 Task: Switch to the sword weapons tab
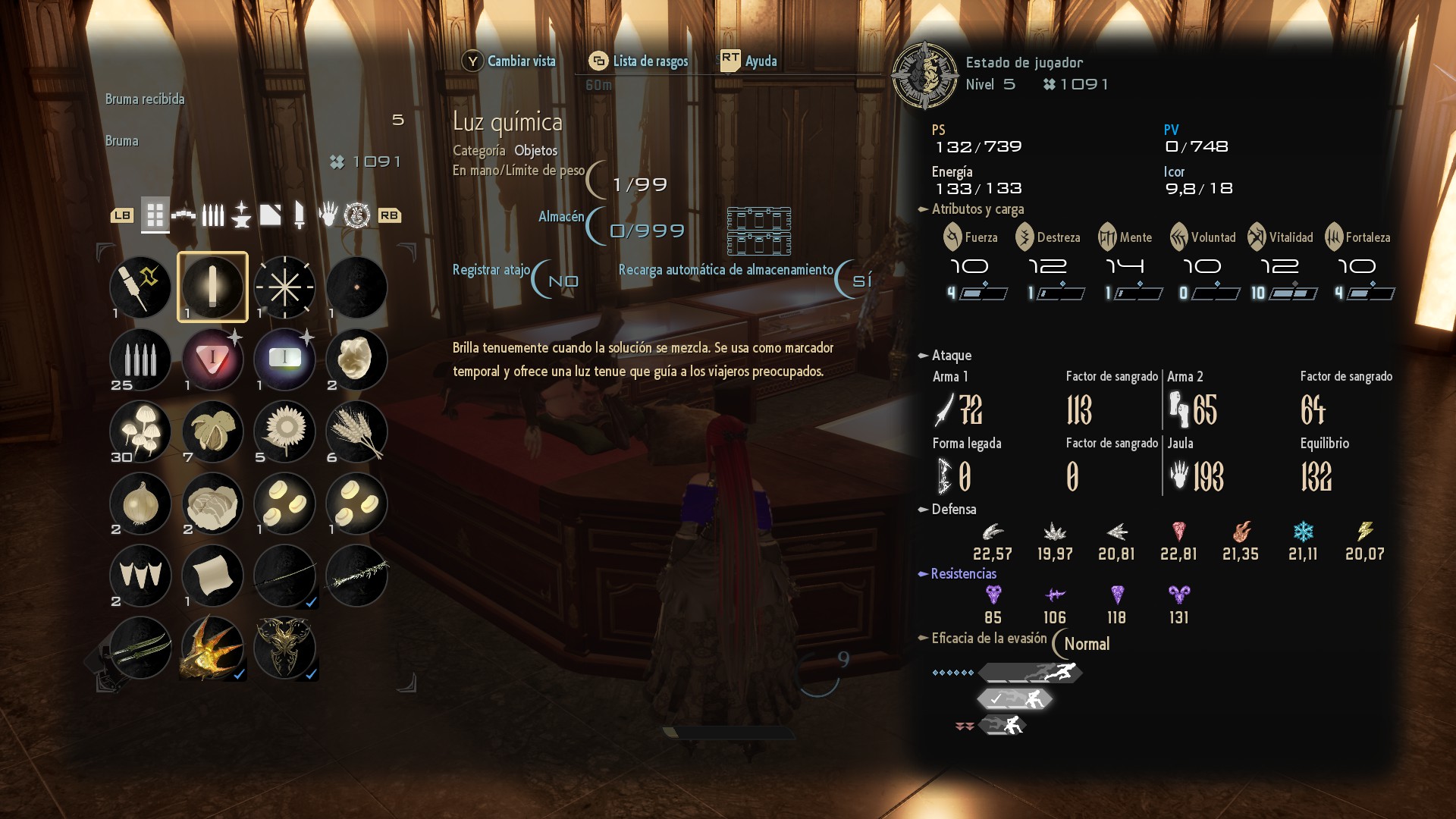300,215
